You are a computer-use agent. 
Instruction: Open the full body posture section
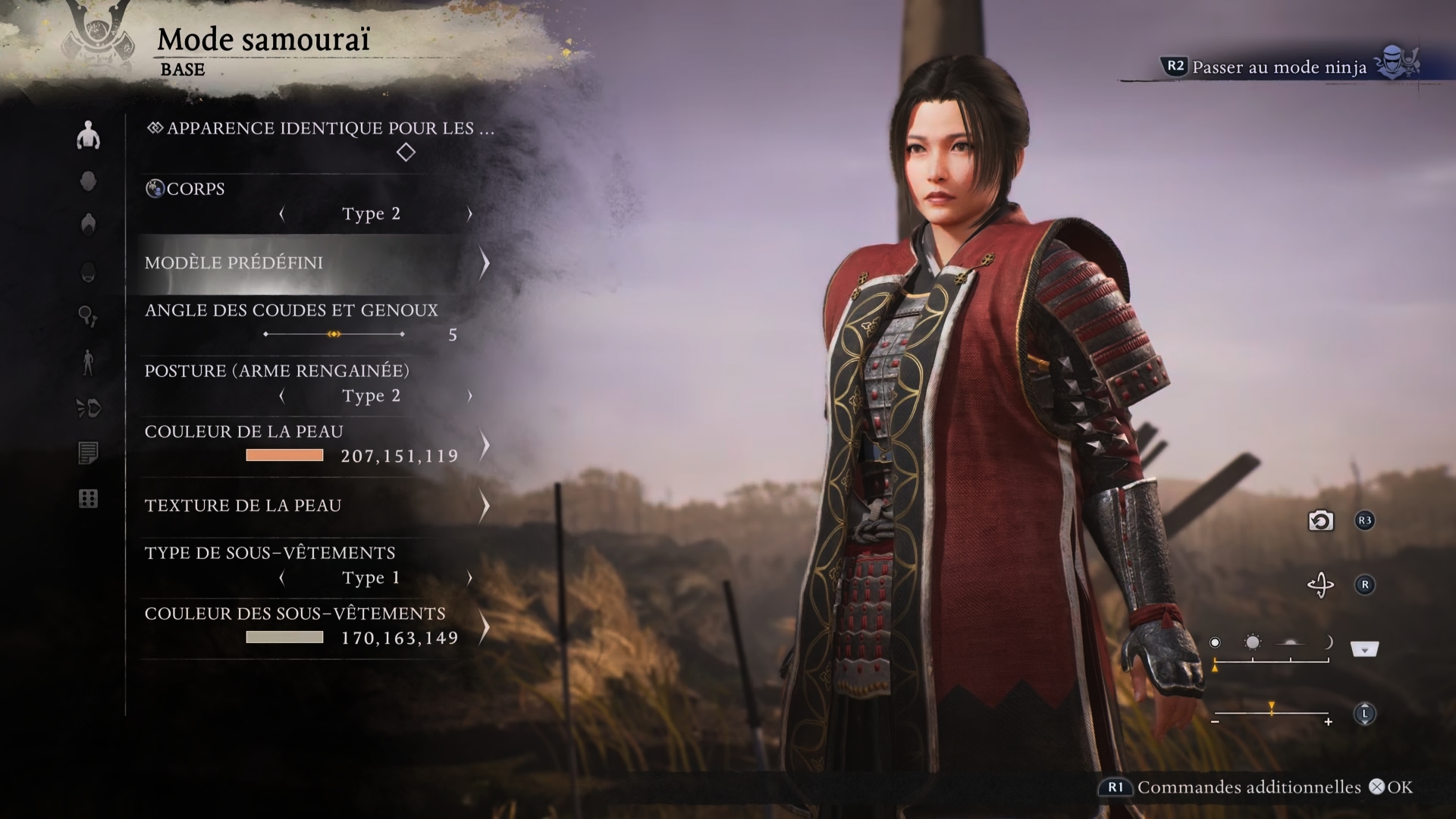click(x=89, y=362)
